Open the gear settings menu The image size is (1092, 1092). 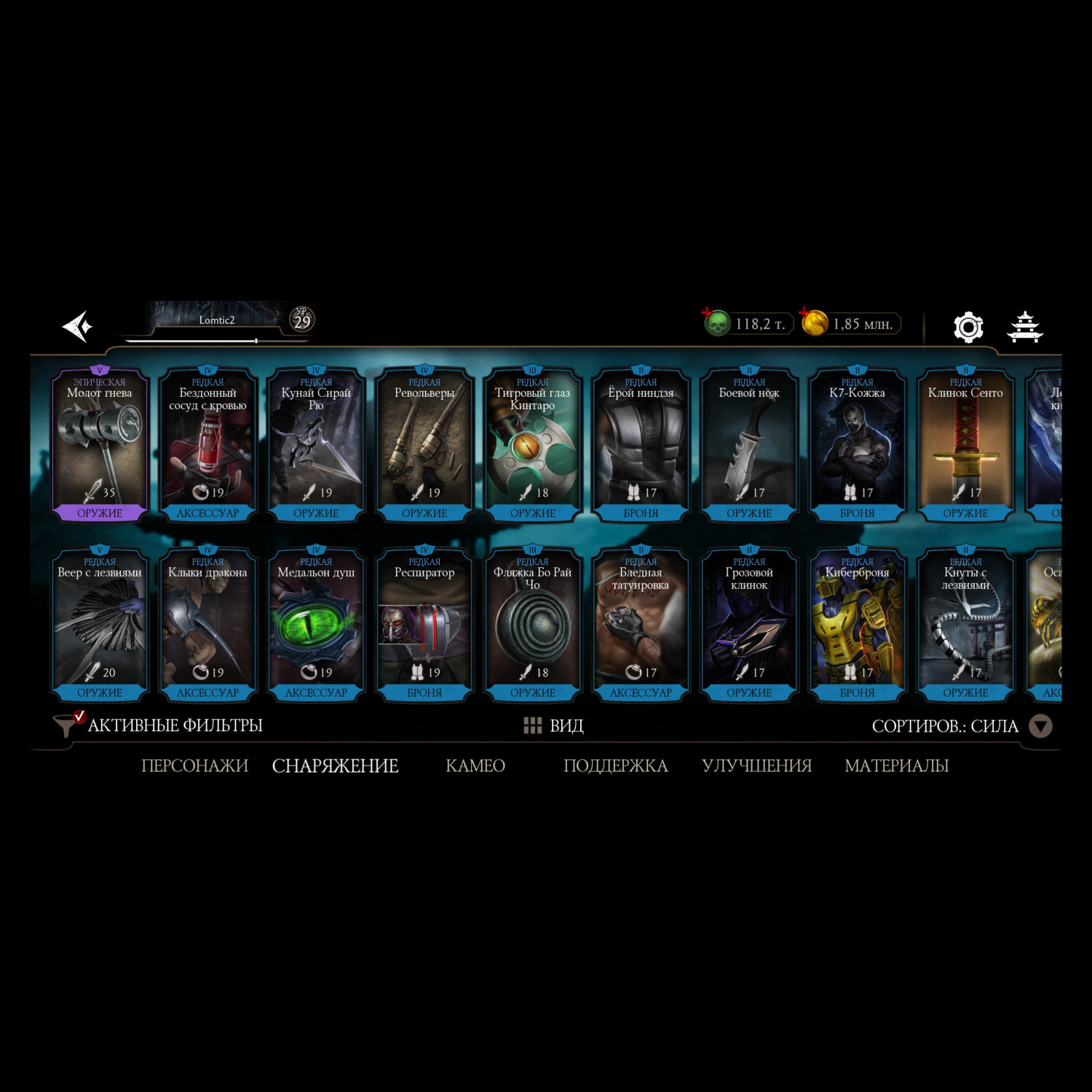point(968,327)
